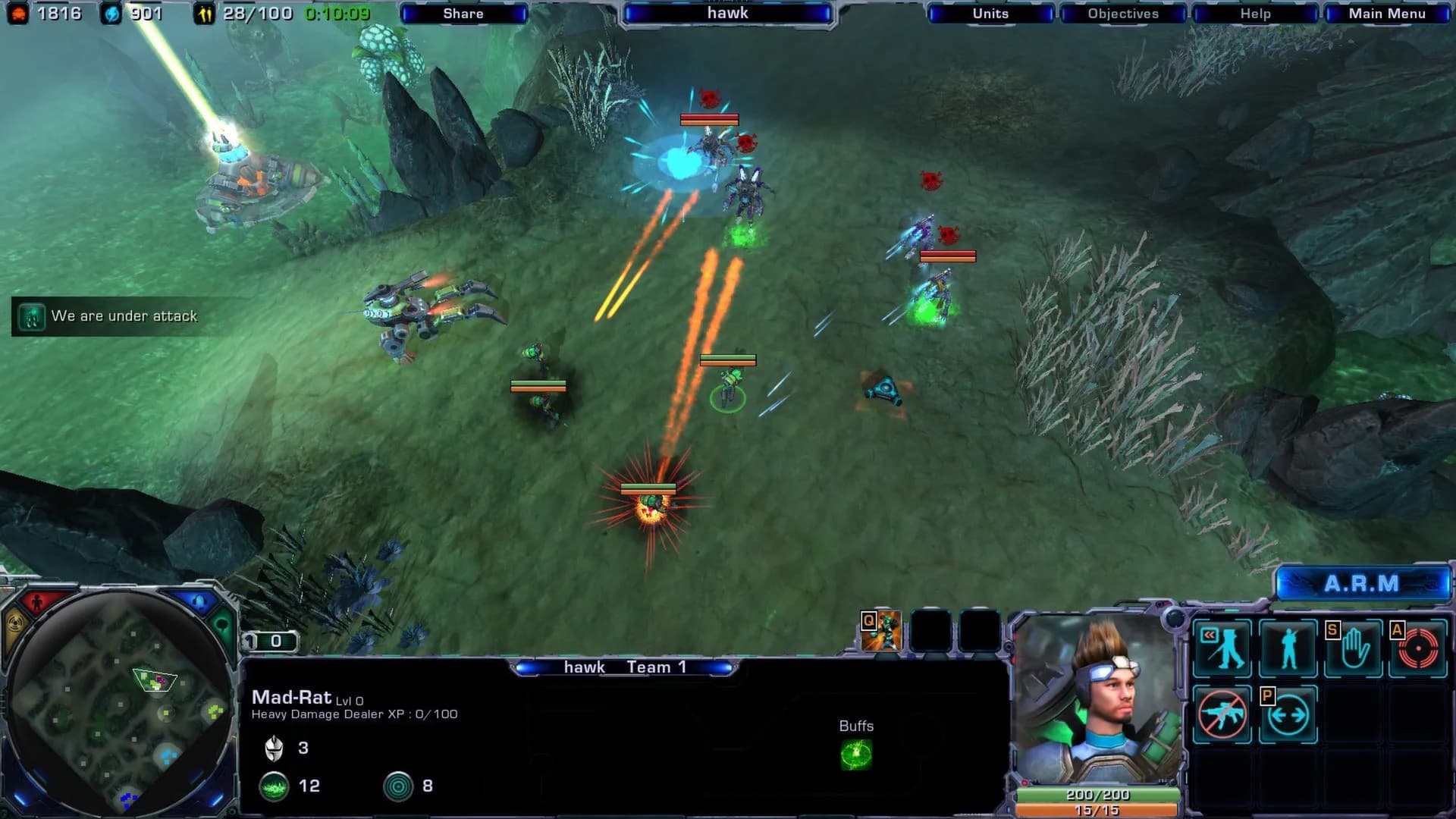Toggle the crossed-out rifle hold fire command
Viewport: 1456px width, 819px height.
click(1222, 714)
